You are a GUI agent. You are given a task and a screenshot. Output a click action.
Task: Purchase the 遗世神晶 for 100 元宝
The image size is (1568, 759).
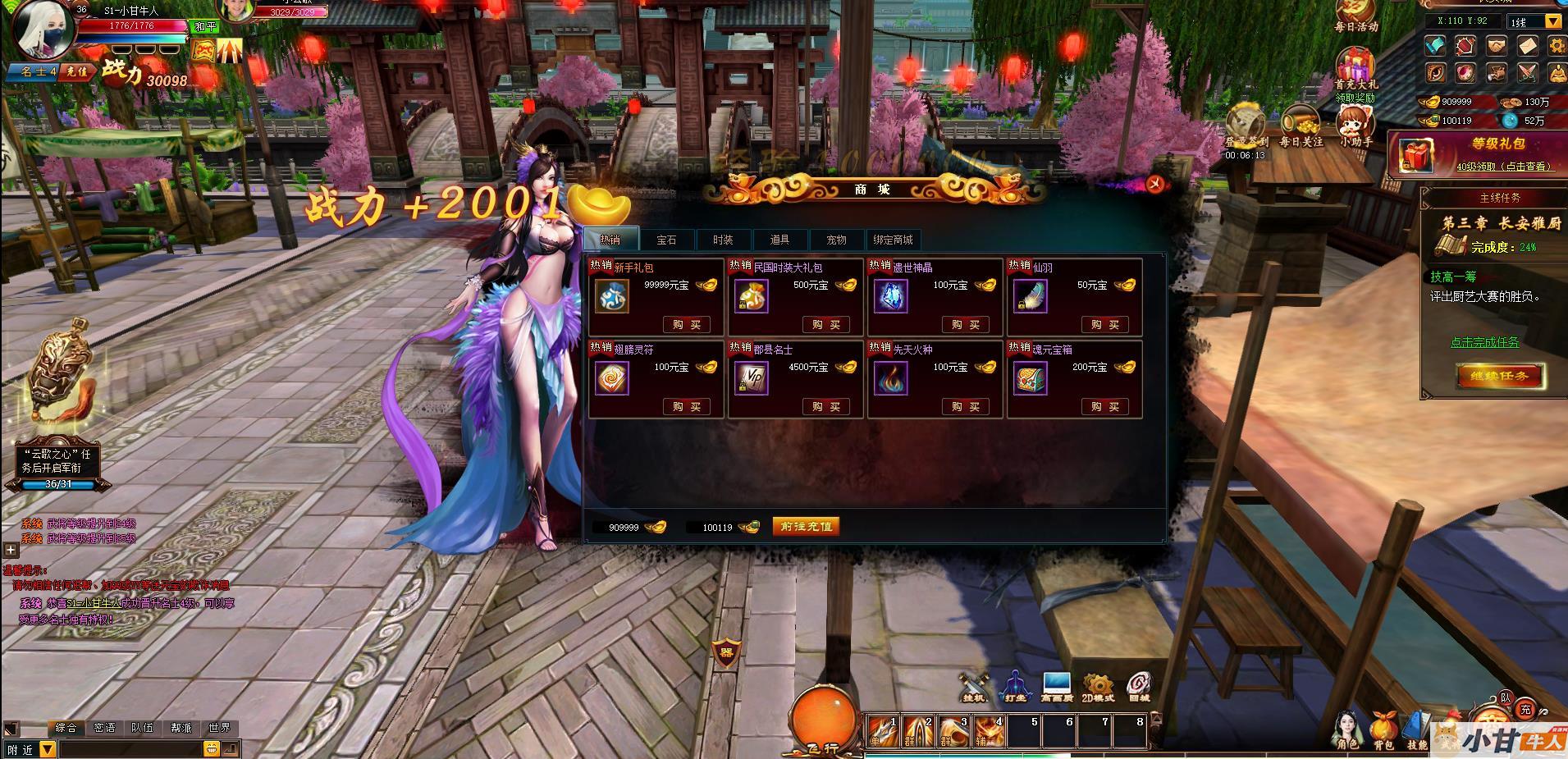[965, 325]
